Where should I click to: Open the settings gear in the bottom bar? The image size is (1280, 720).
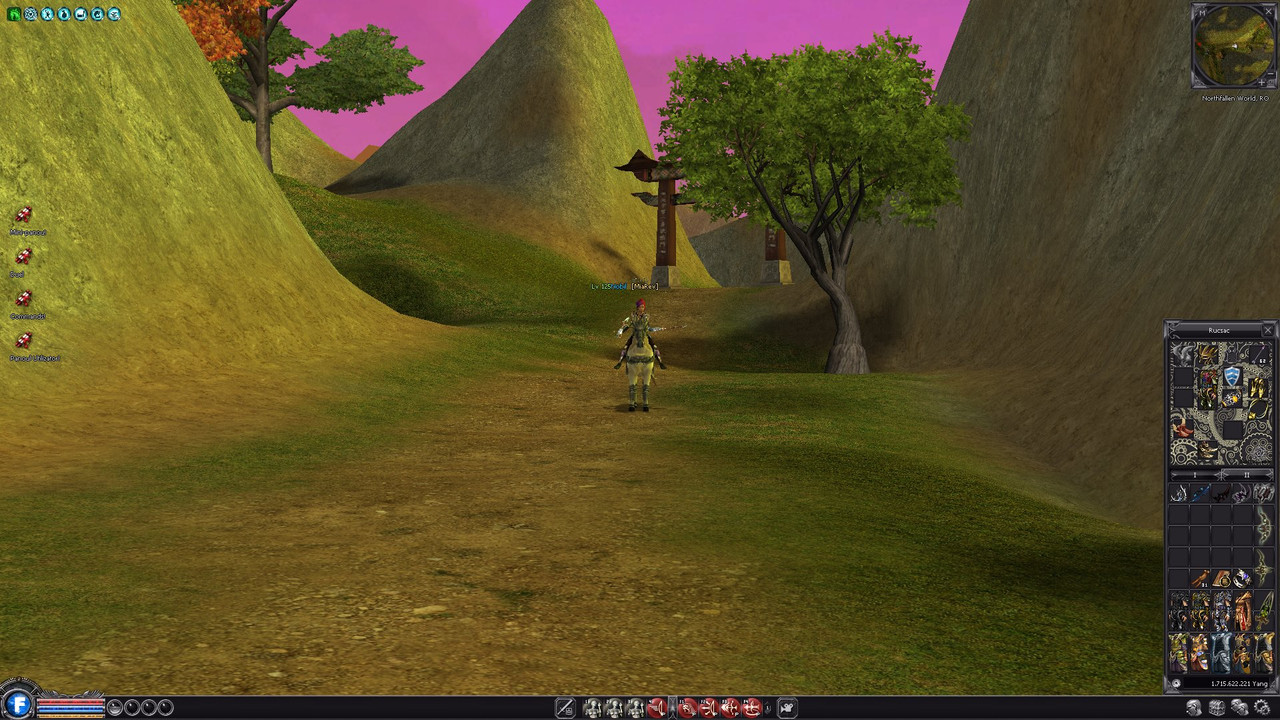1262,708
